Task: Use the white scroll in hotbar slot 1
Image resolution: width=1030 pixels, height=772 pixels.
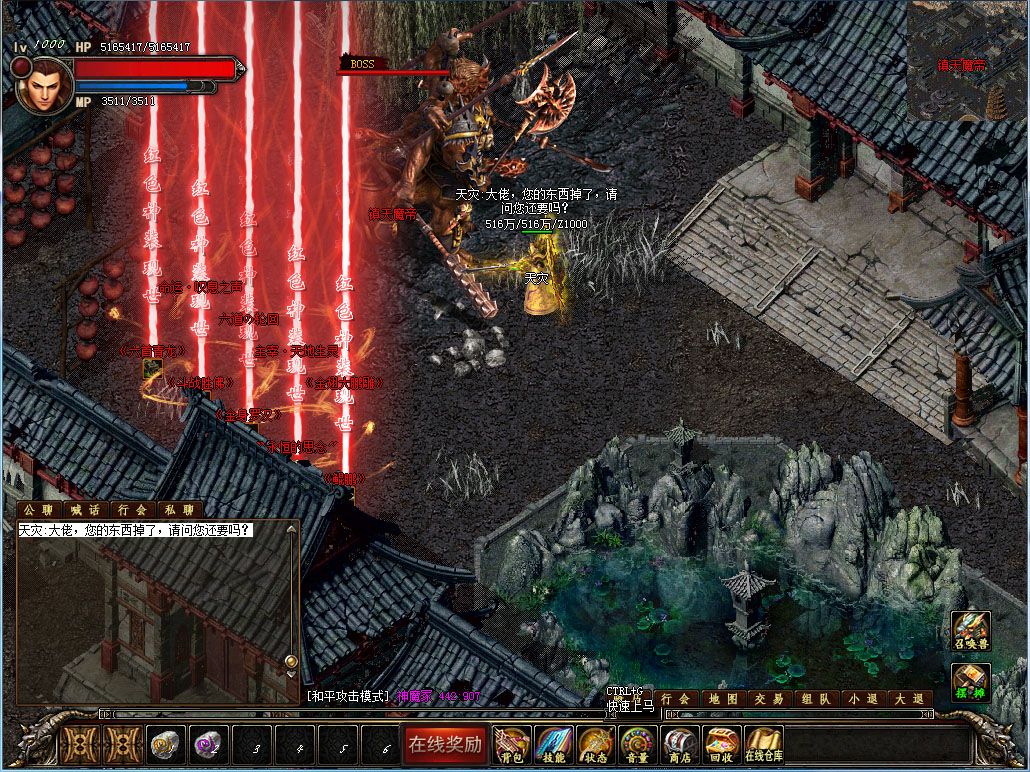Action: [165, 745]
